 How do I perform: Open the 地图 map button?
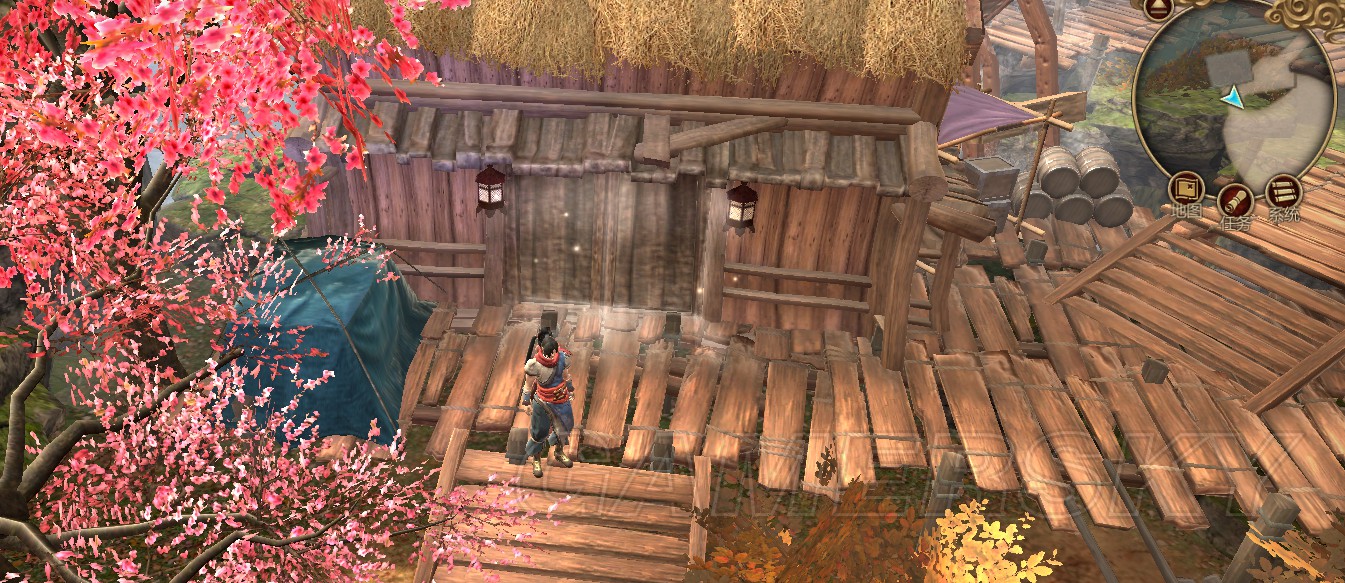pos(1187,190)
